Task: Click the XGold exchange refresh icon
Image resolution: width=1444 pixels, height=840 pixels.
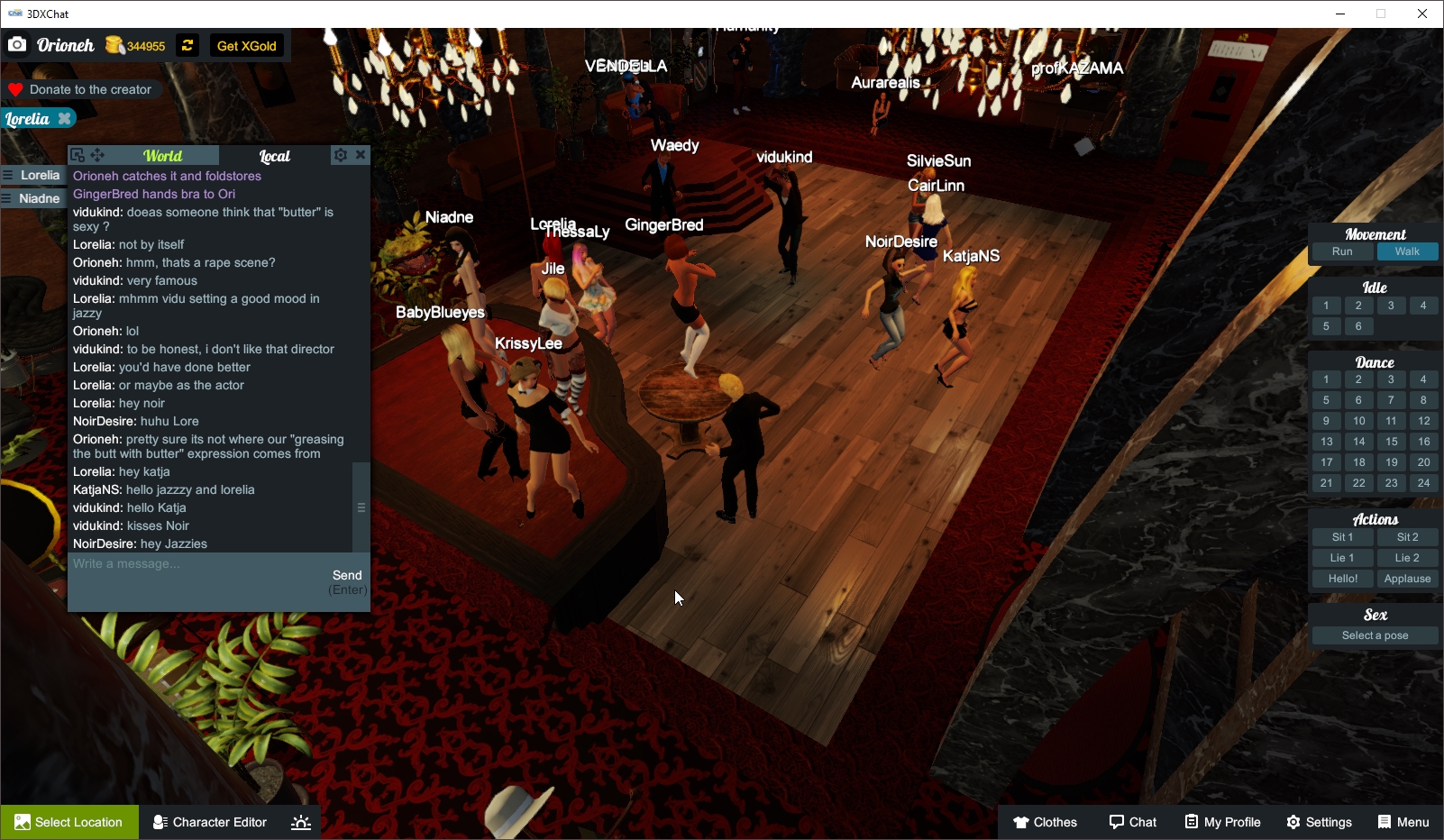Action: pos(187,44)
